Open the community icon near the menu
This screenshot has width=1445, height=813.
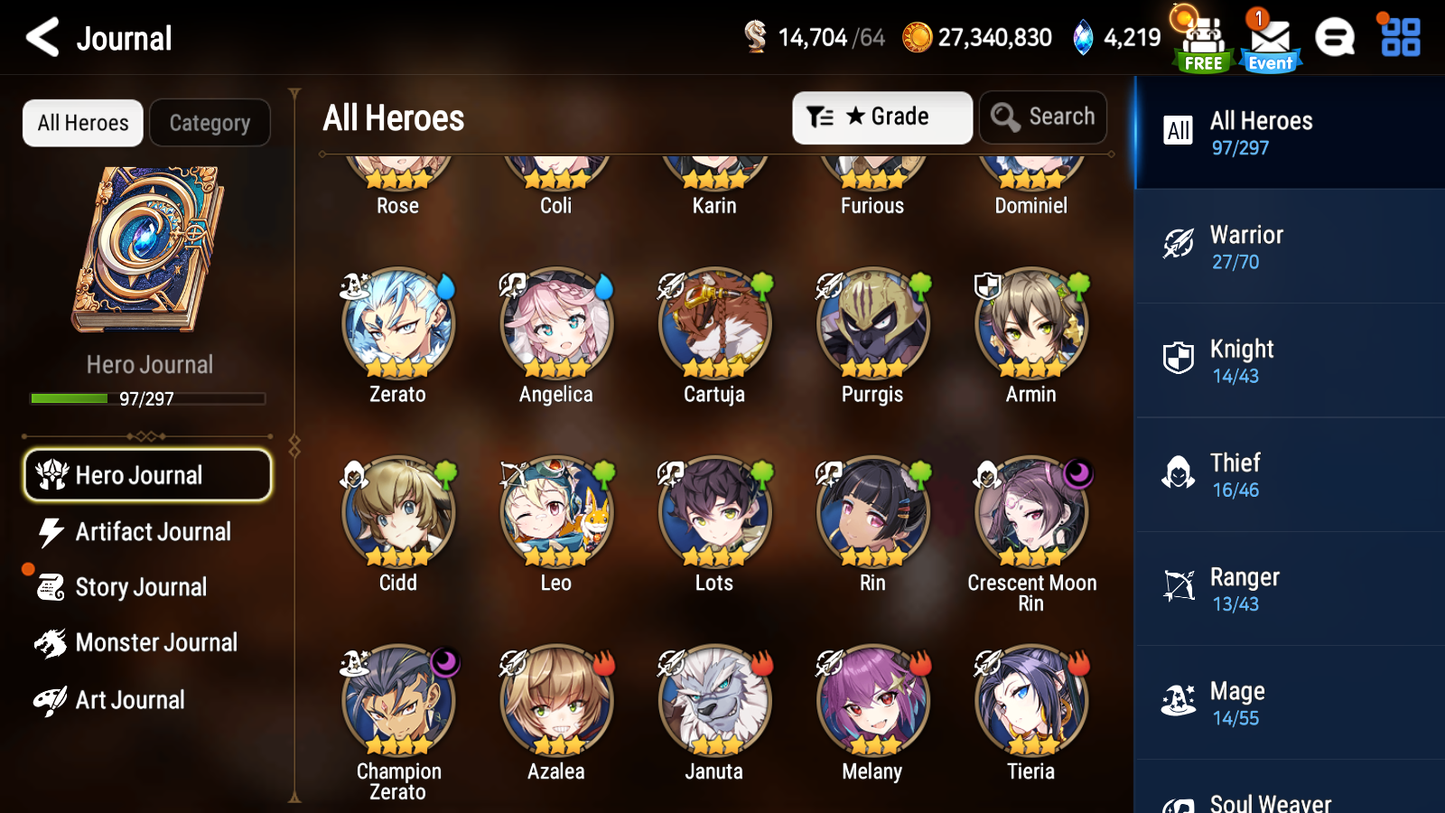point(1336,36)
